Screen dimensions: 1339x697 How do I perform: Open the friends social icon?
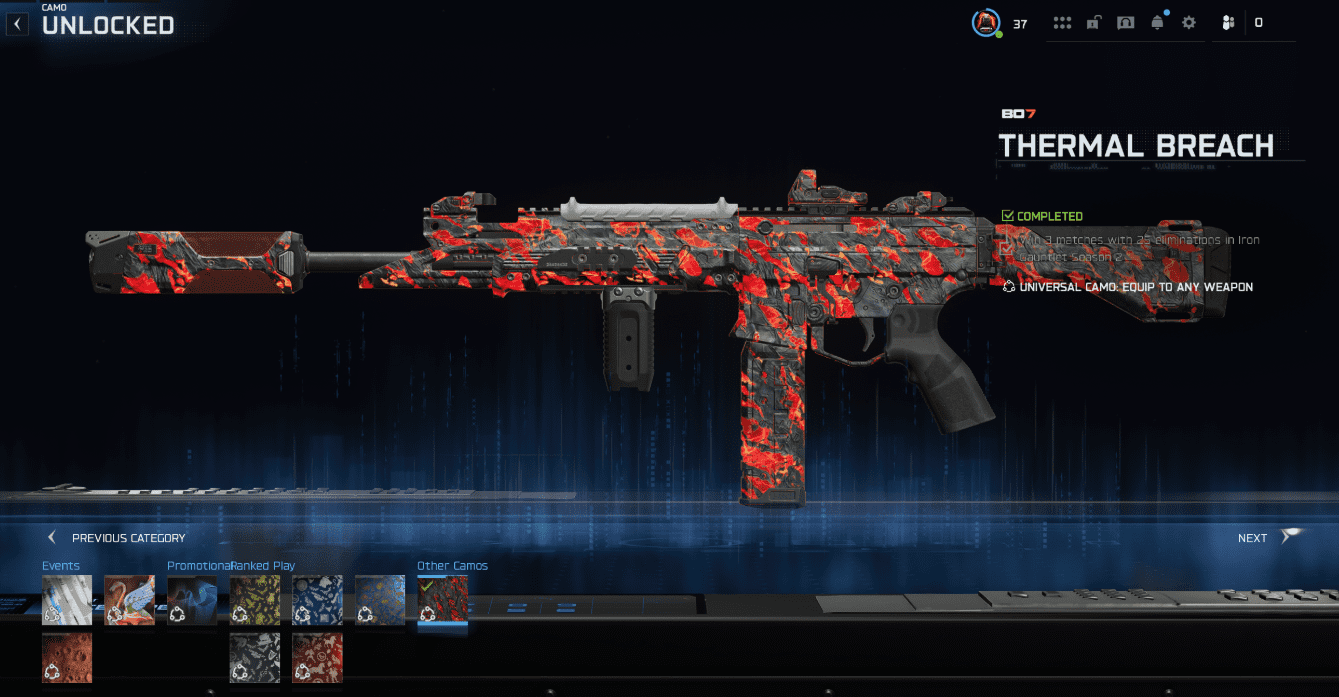click(1229, 23)
